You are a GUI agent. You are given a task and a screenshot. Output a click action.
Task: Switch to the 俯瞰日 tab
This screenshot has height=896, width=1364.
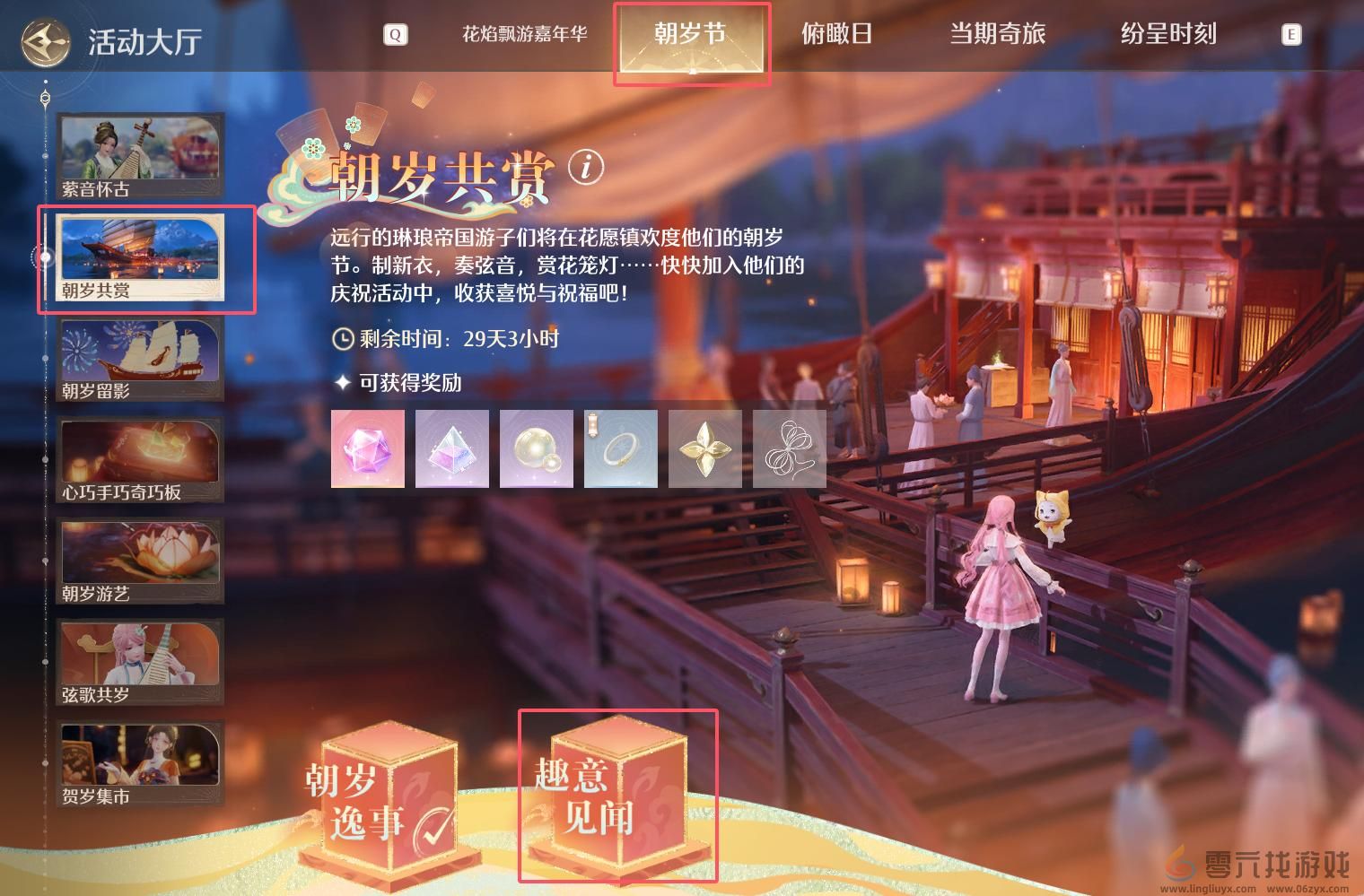835,34
